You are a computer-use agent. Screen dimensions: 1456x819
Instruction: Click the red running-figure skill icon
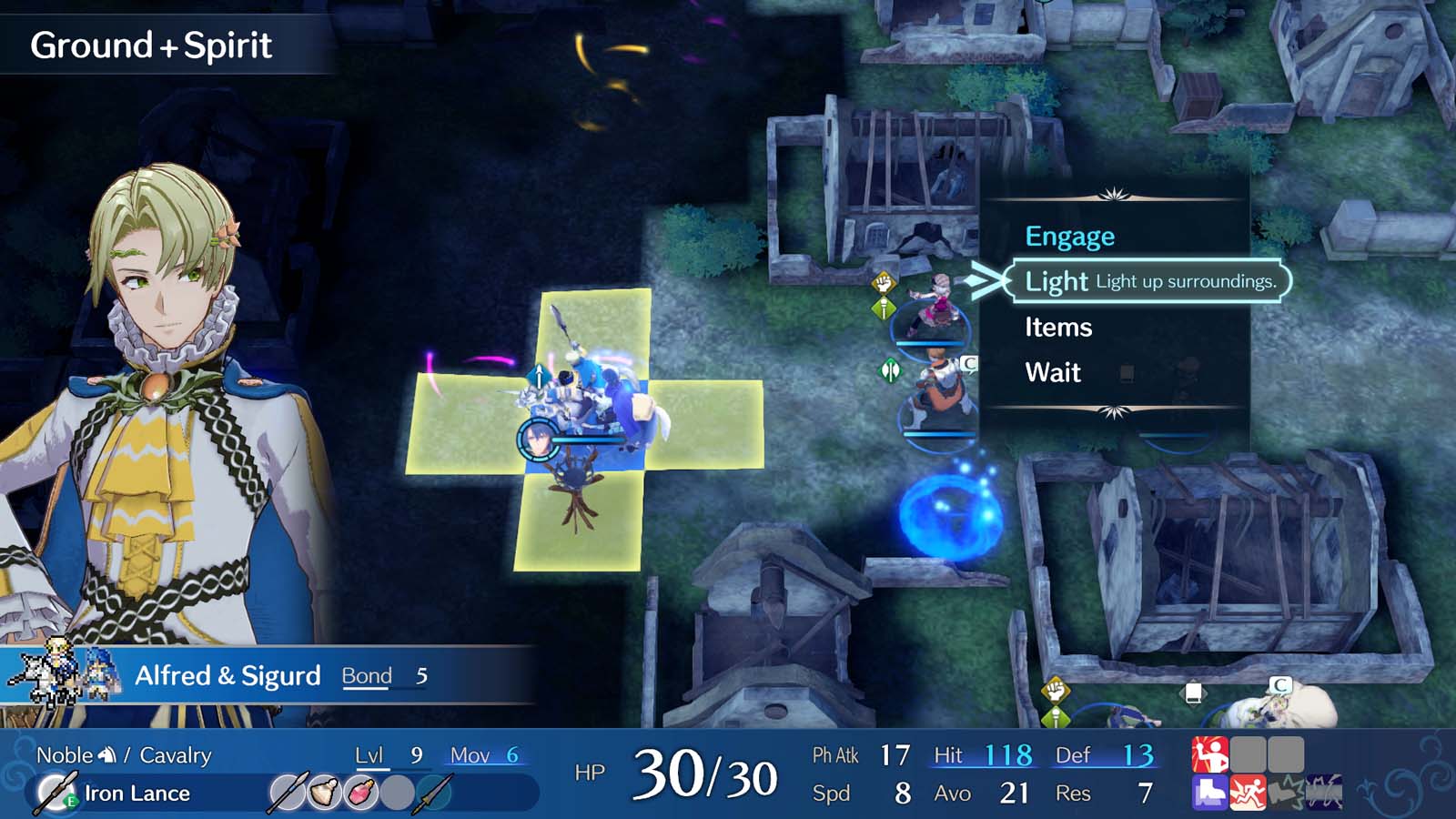tap(1249, 793)
